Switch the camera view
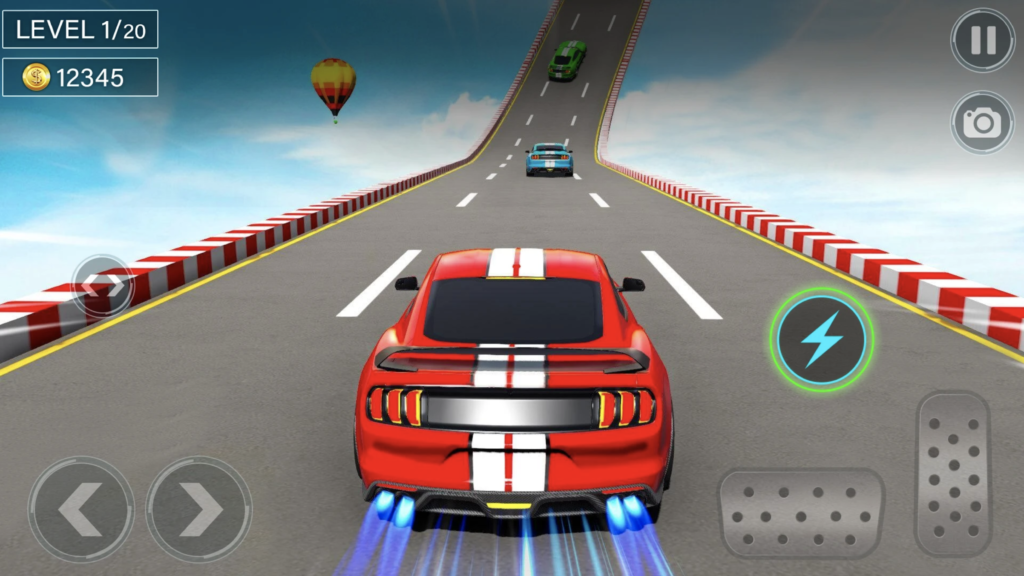 click(982, 122)
